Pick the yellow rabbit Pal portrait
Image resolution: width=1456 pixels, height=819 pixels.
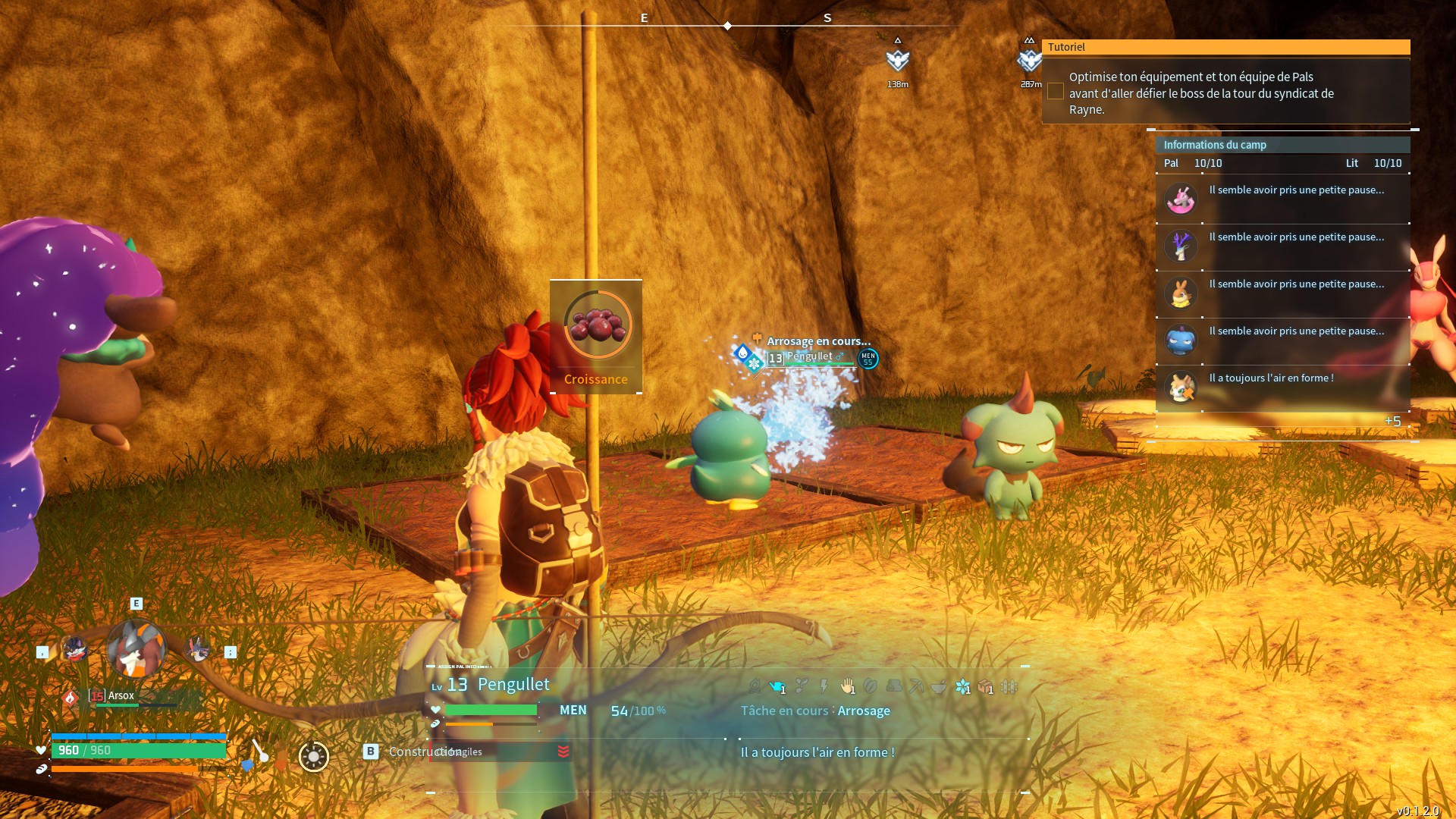[1181, 293]
